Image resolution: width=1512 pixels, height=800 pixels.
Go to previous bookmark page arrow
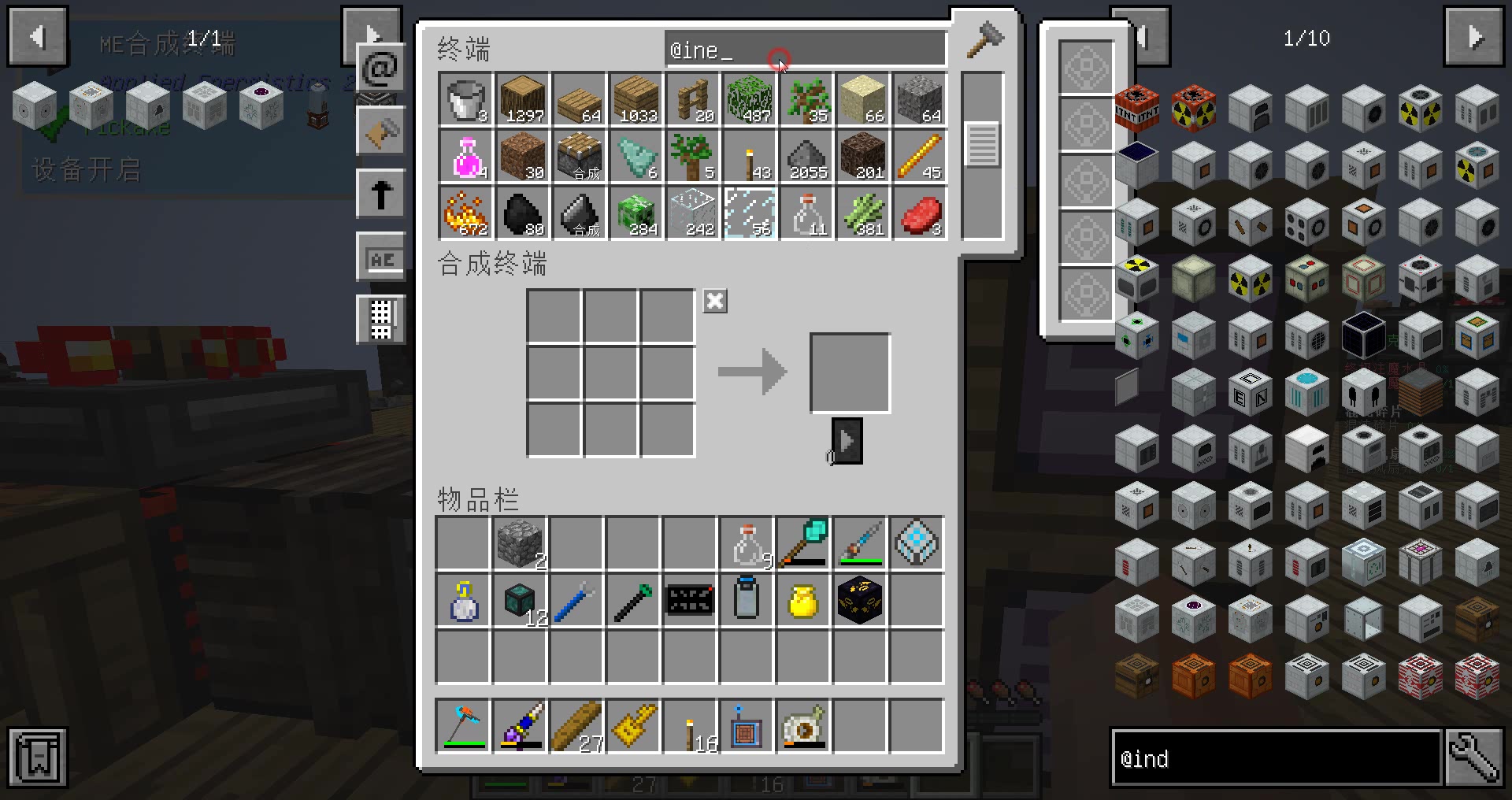pyautogui.click(x=37, y=37)
